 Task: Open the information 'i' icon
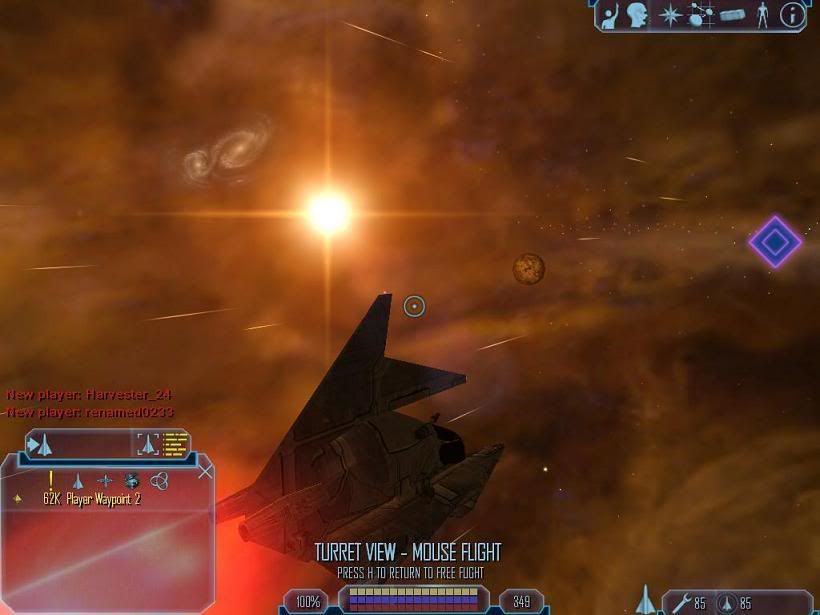(793, 15)
